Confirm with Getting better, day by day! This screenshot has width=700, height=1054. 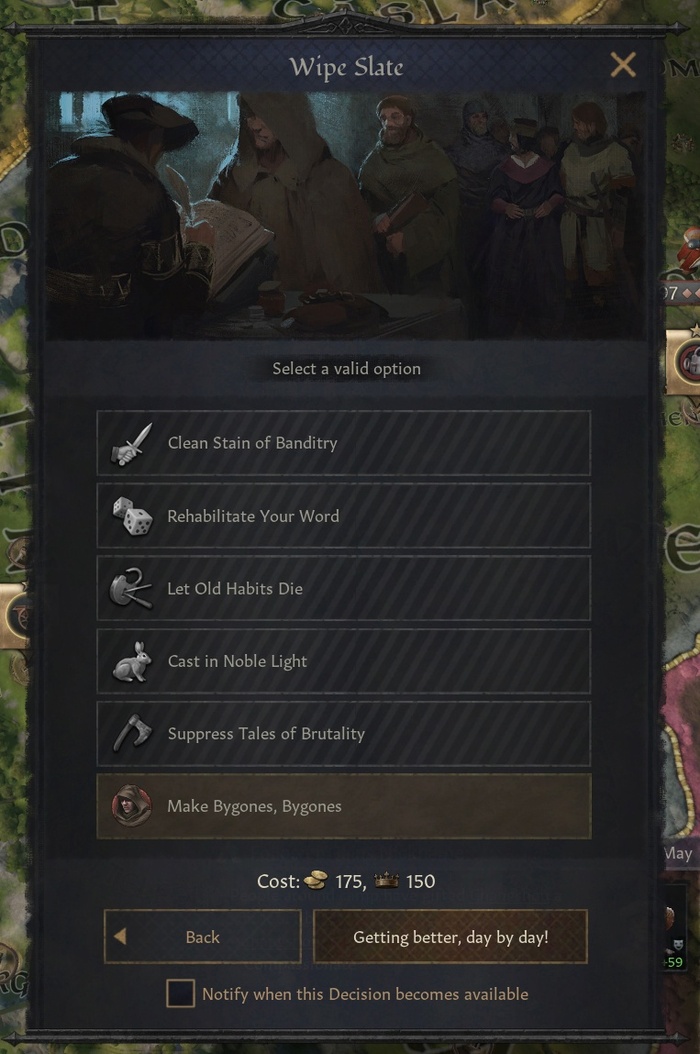pyautogui.click(x=450, y=937)
